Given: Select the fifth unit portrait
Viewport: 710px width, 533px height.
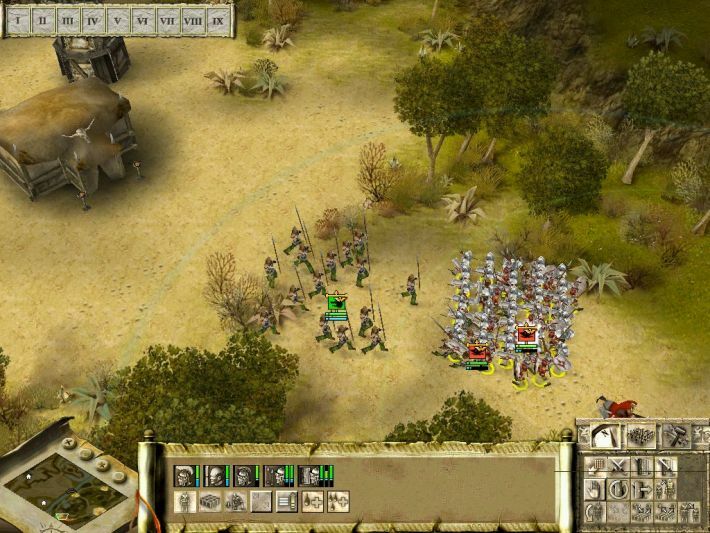Looking at the screenshot, I should 307,477.
